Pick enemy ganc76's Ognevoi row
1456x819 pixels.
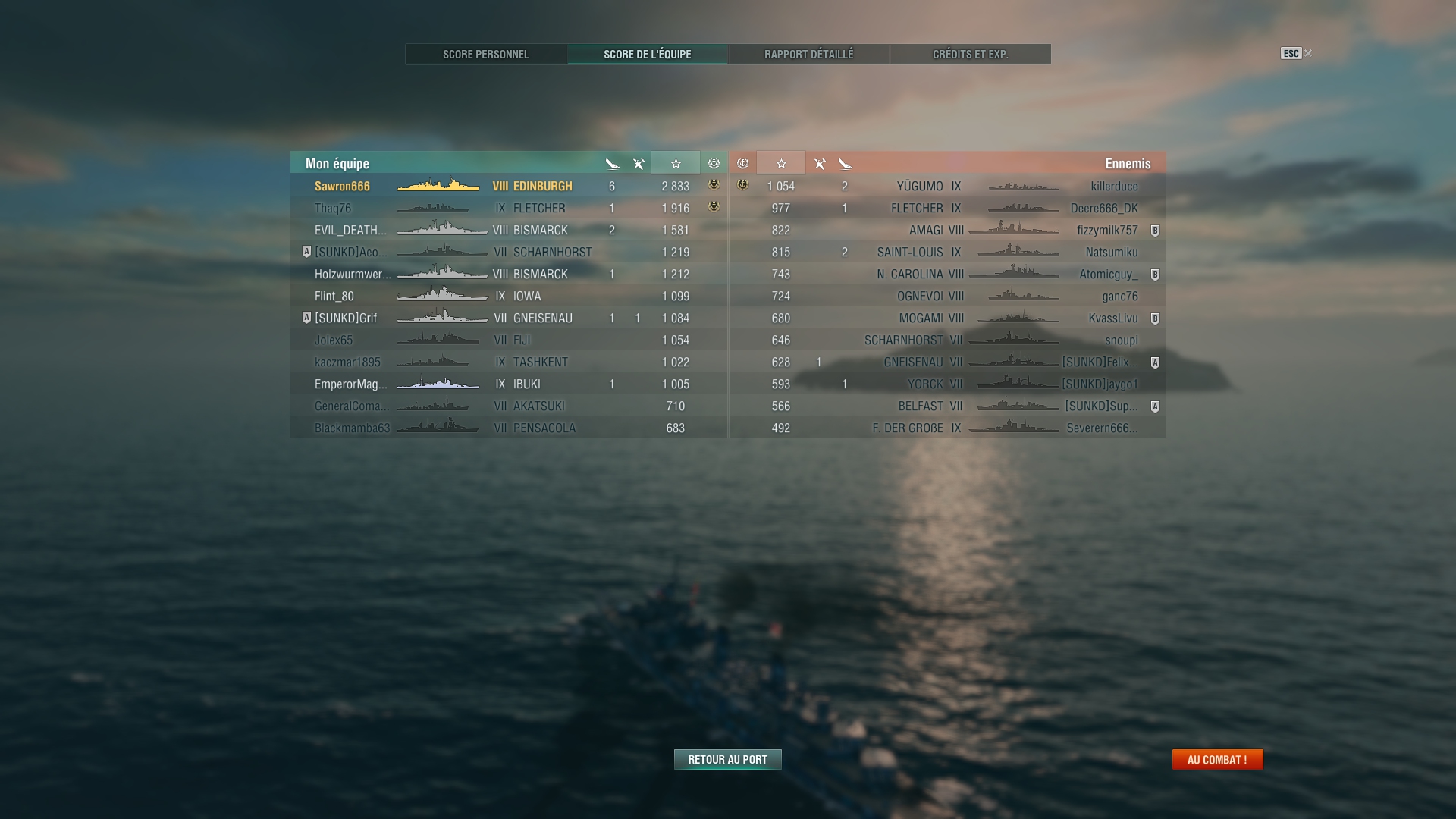point(948,297)
